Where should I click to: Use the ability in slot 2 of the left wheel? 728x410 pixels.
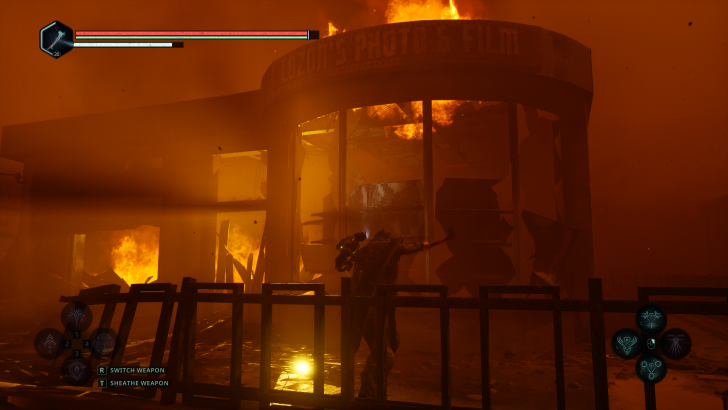click(50, 343)
